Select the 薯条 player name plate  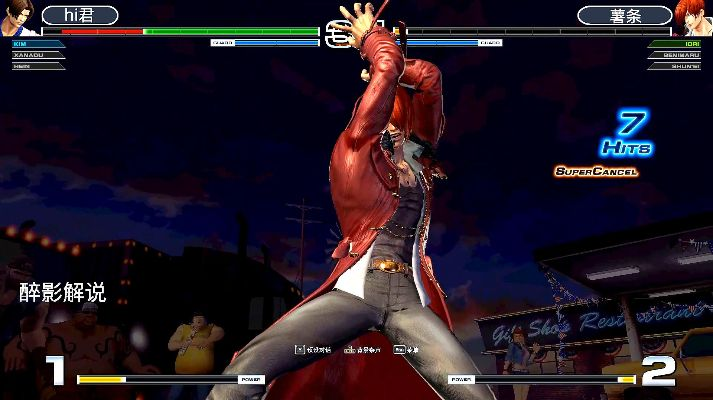(625, 15)
